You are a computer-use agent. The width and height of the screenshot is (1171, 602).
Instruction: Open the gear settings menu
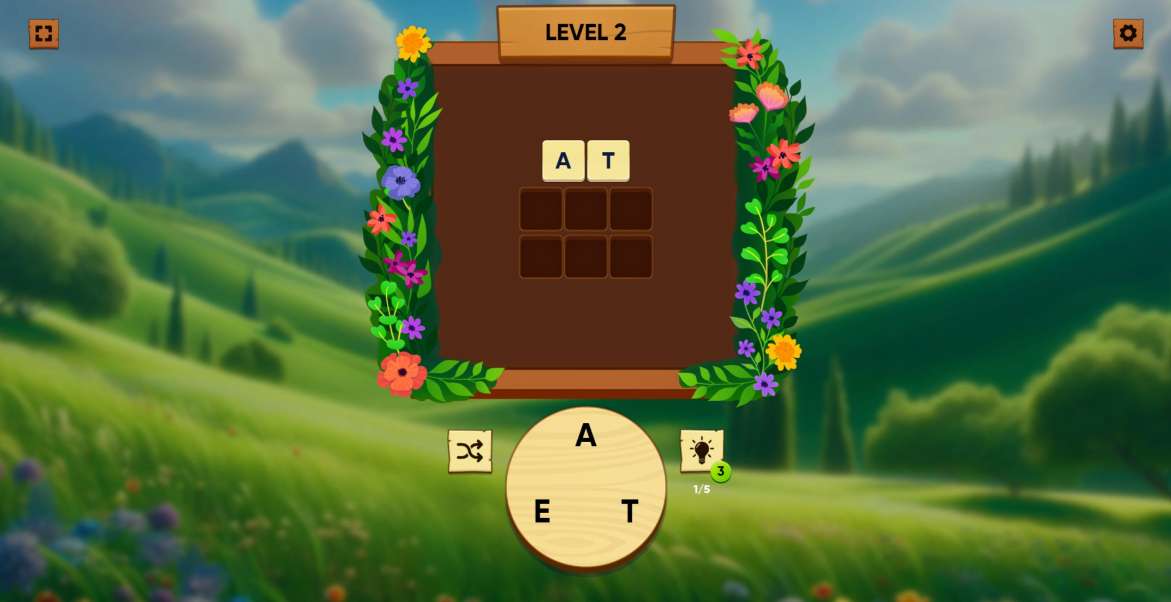click(1128, 33)
